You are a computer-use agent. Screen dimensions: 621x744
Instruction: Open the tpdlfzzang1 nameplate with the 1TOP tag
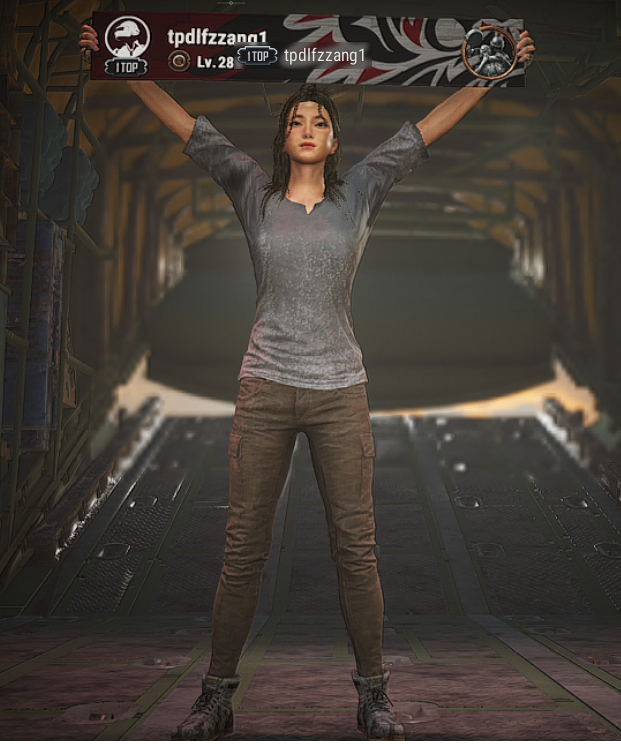[x=303, y=56]
